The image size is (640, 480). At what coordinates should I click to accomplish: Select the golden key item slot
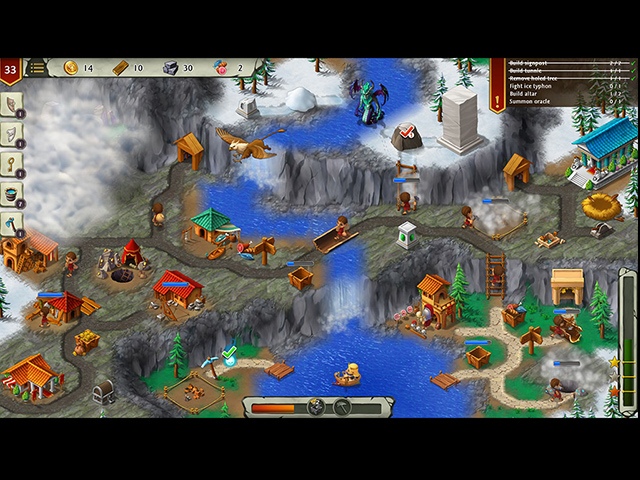coord(12,163)
